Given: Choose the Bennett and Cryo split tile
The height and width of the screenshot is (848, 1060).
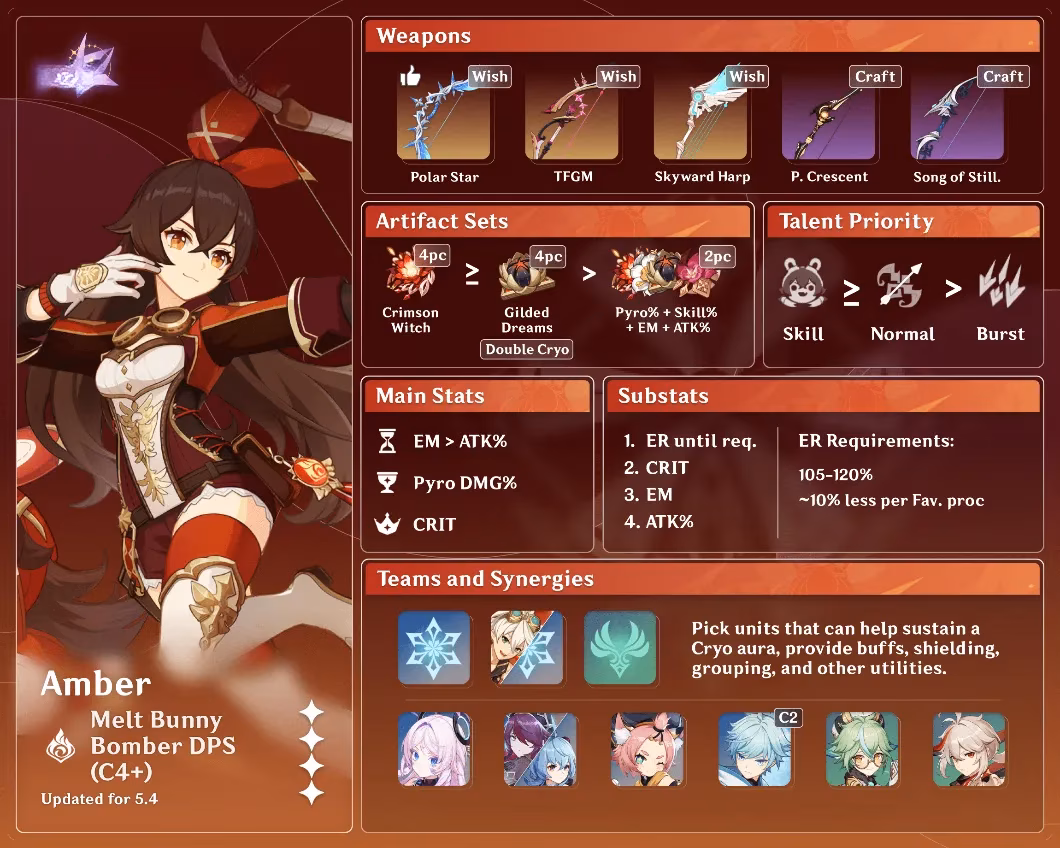Looking at the screenshot, I should click(527, 648).
